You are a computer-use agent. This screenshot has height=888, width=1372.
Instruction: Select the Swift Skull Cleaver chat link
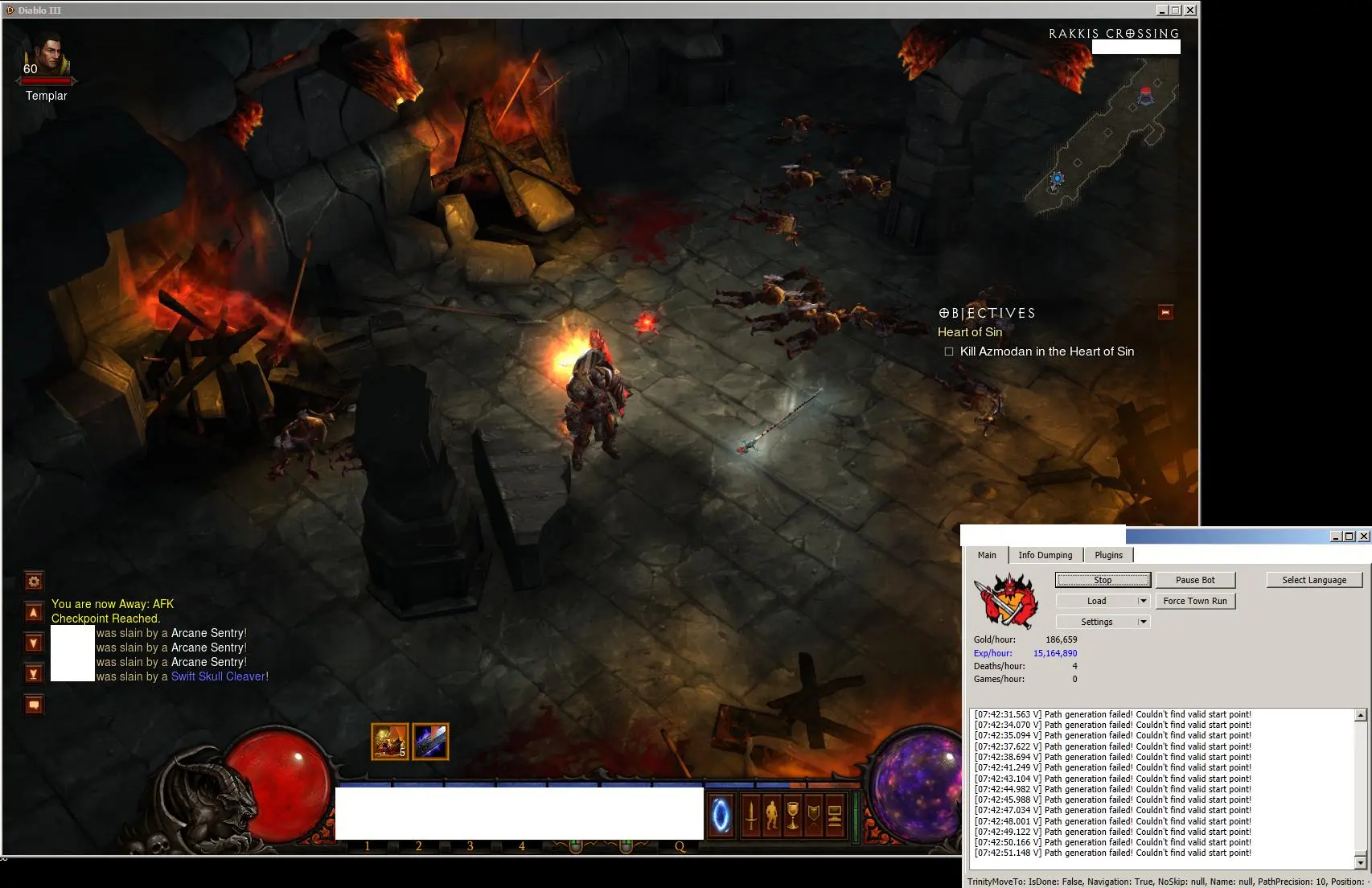tap(218, 676)
